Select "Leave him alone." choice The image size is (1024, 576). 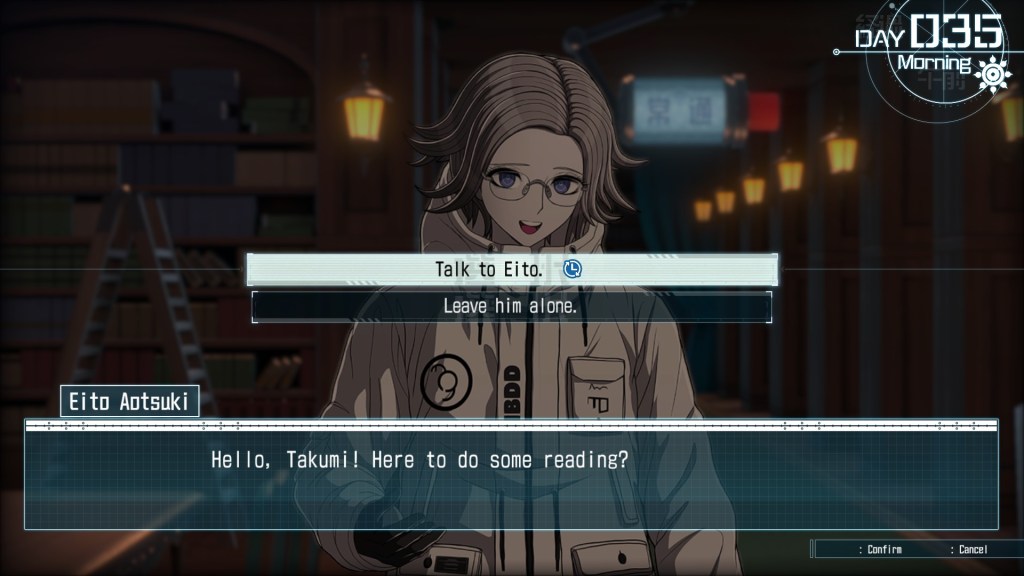511,307
